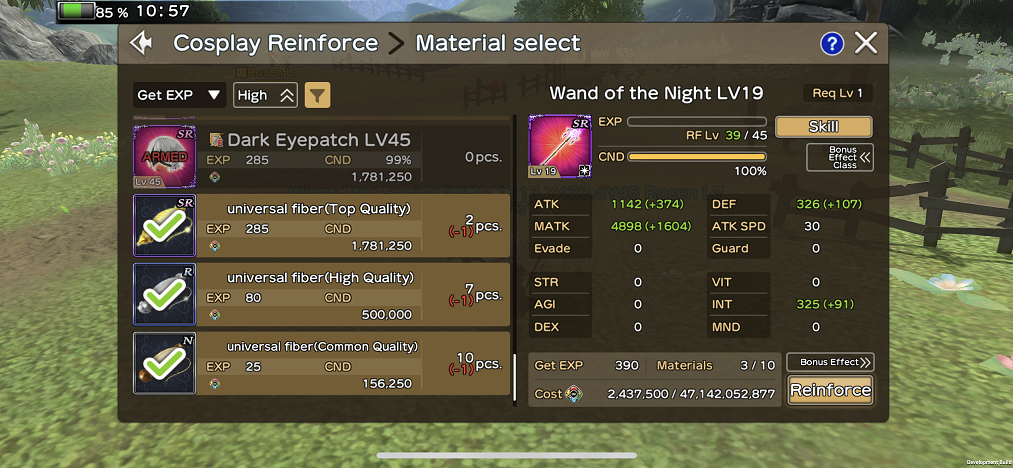Collapse the Bonus Effect Class panel
This screenshot has height=468, width=1013.
(839, 158)
